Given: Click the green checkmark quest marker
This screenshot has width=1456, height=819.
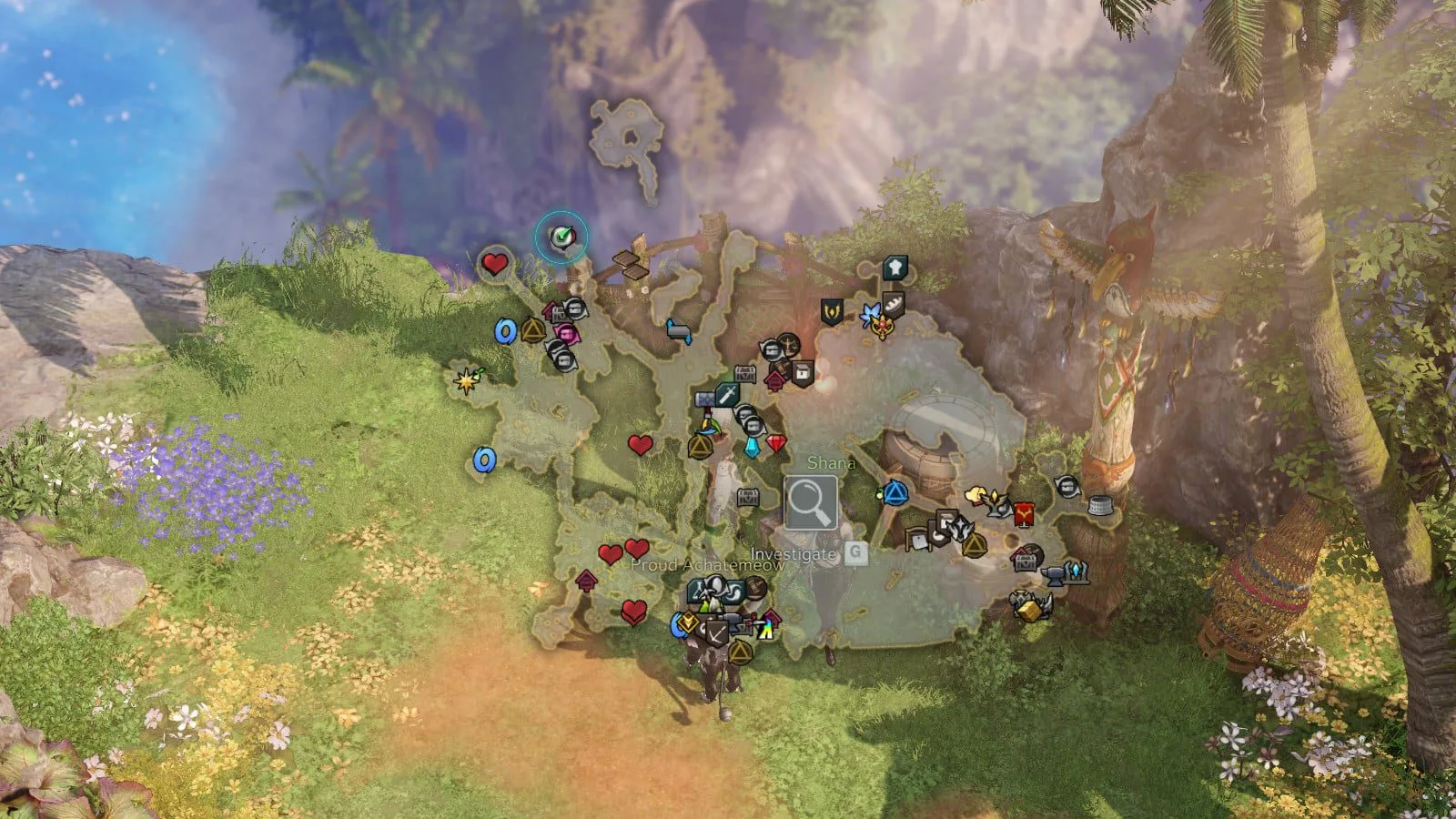Looking at the screenshot, I should [x=561, y=238].
